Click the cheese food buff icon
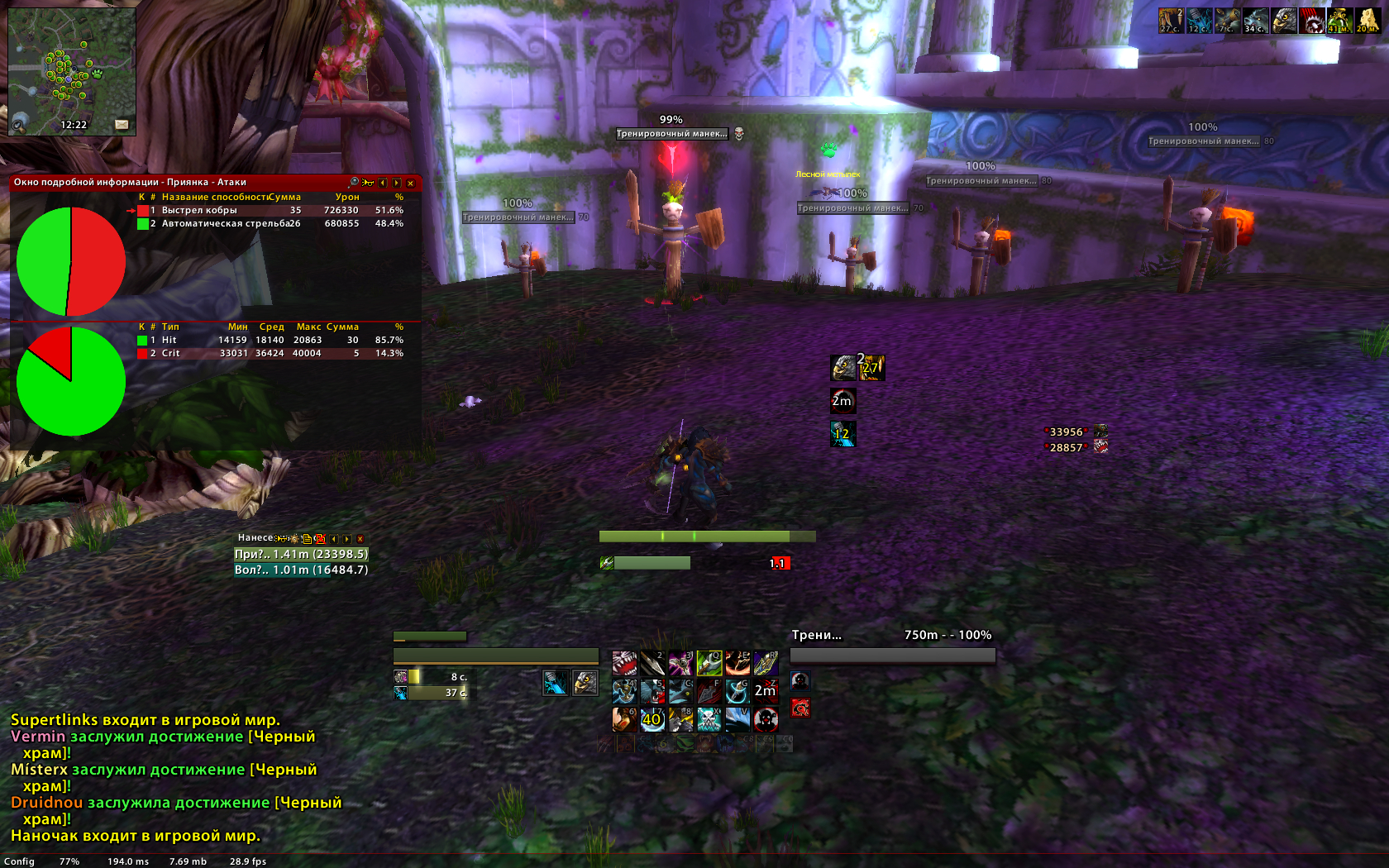This screenshot has height=868, width=1389. pos(1367,21)
